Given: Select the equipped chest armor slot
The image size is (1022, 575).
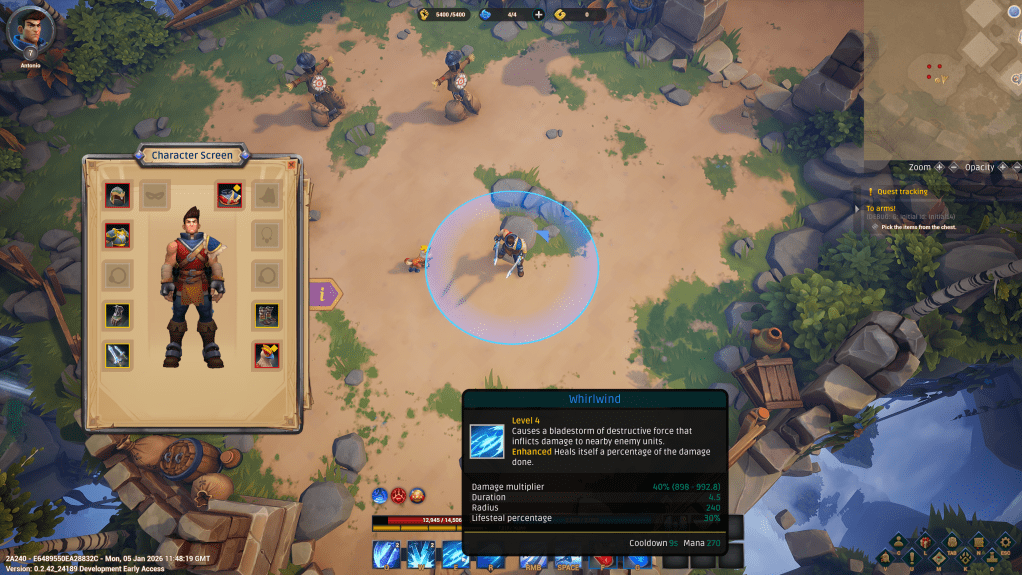Looking at the screenshot, I should pos(118,235).
